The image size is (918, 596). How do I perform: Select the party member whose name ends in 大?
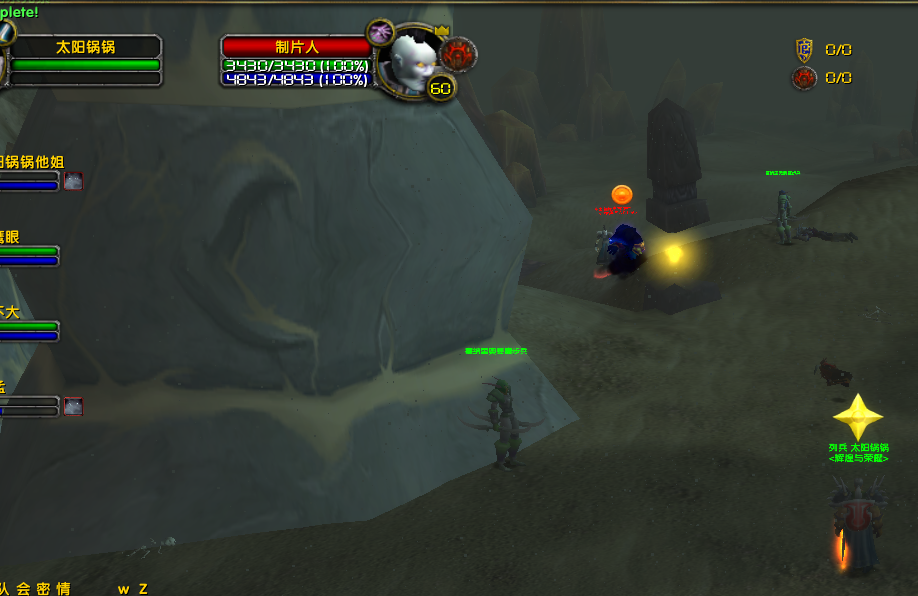10,312
